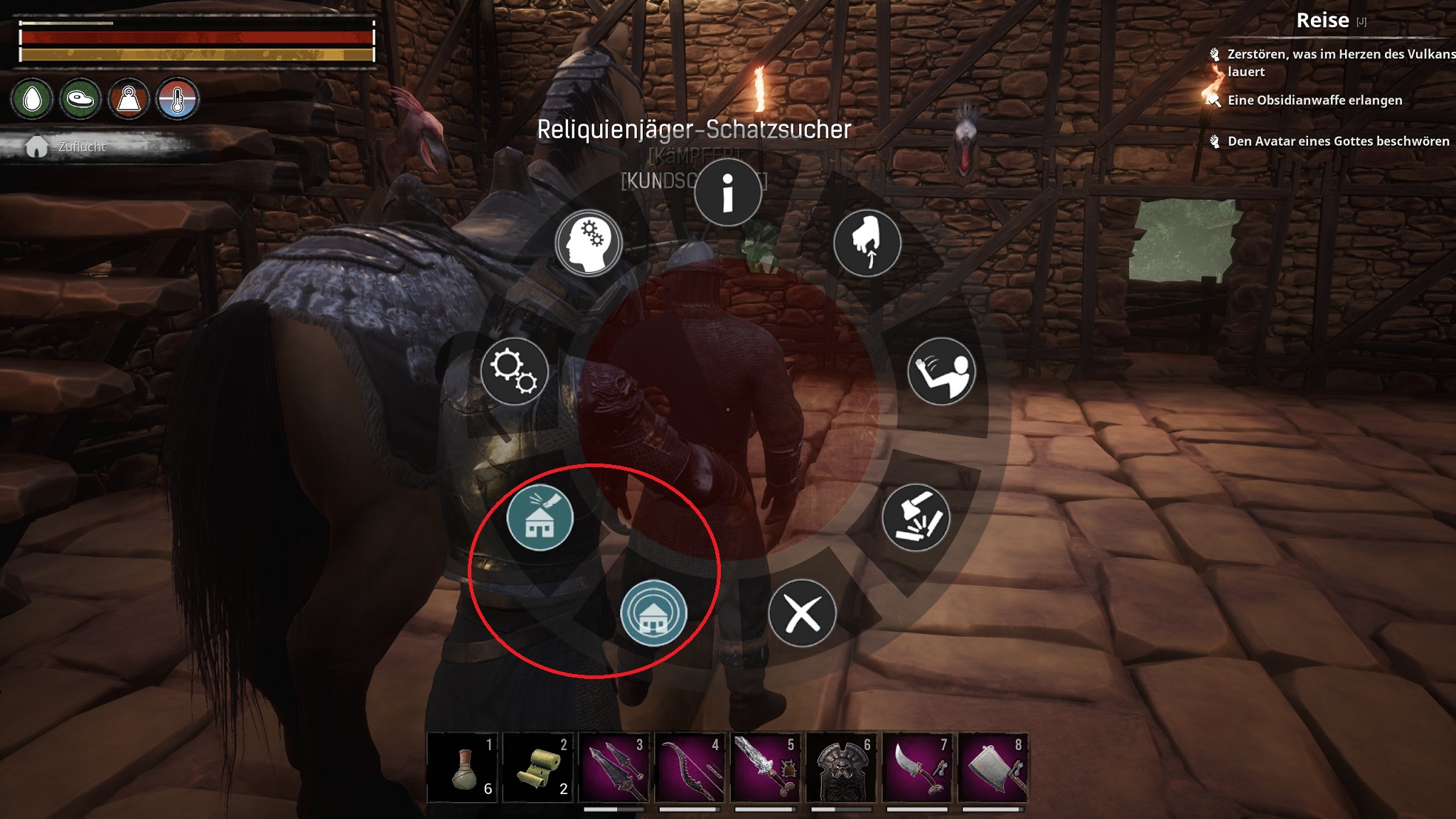Choose the double gears settings option
This screenshot has width=1456, height=819.
pyautogui.click(x=514, y=371)
